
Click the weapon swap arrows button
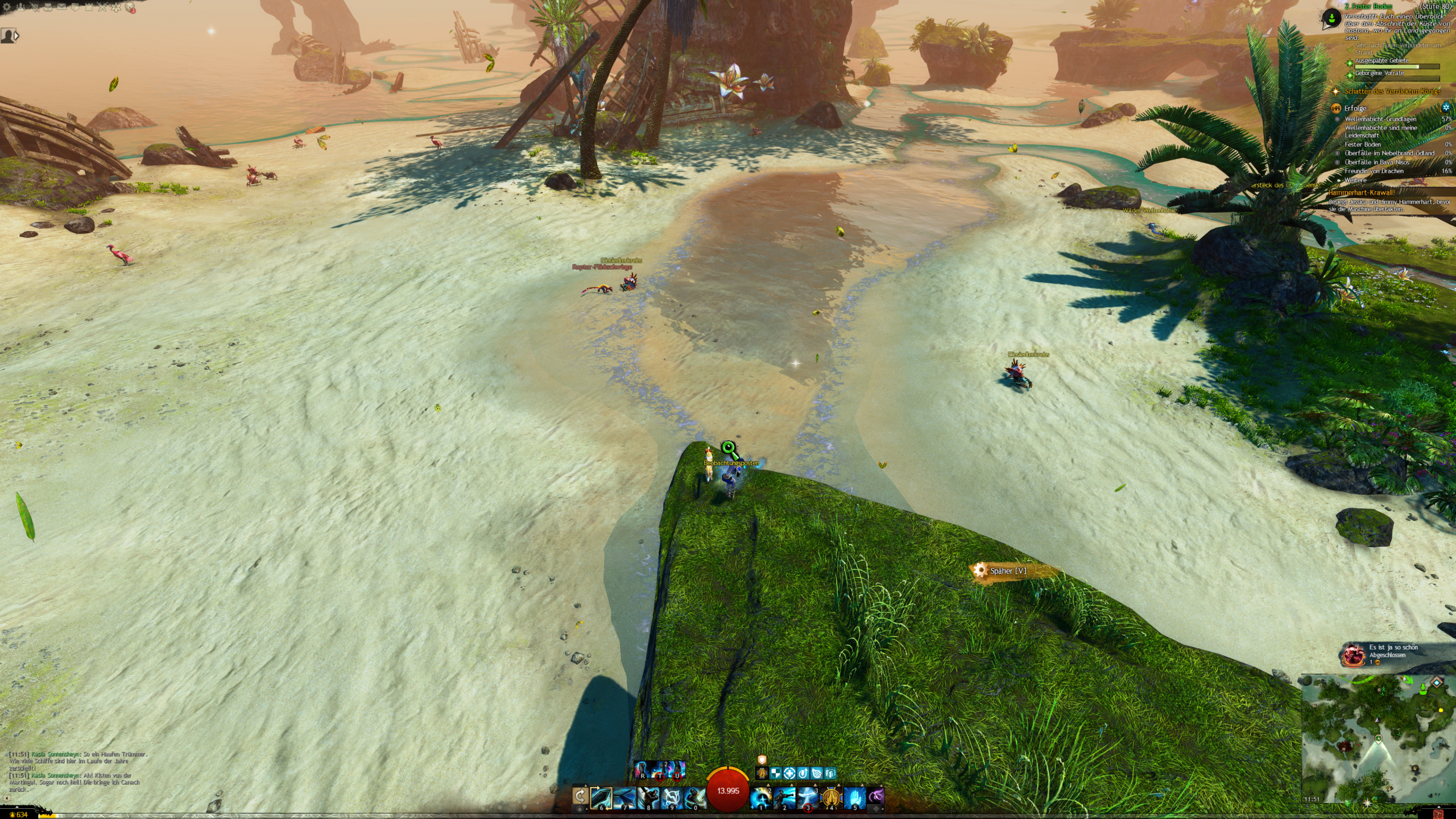pyautogui.click(x=580, y=796)
